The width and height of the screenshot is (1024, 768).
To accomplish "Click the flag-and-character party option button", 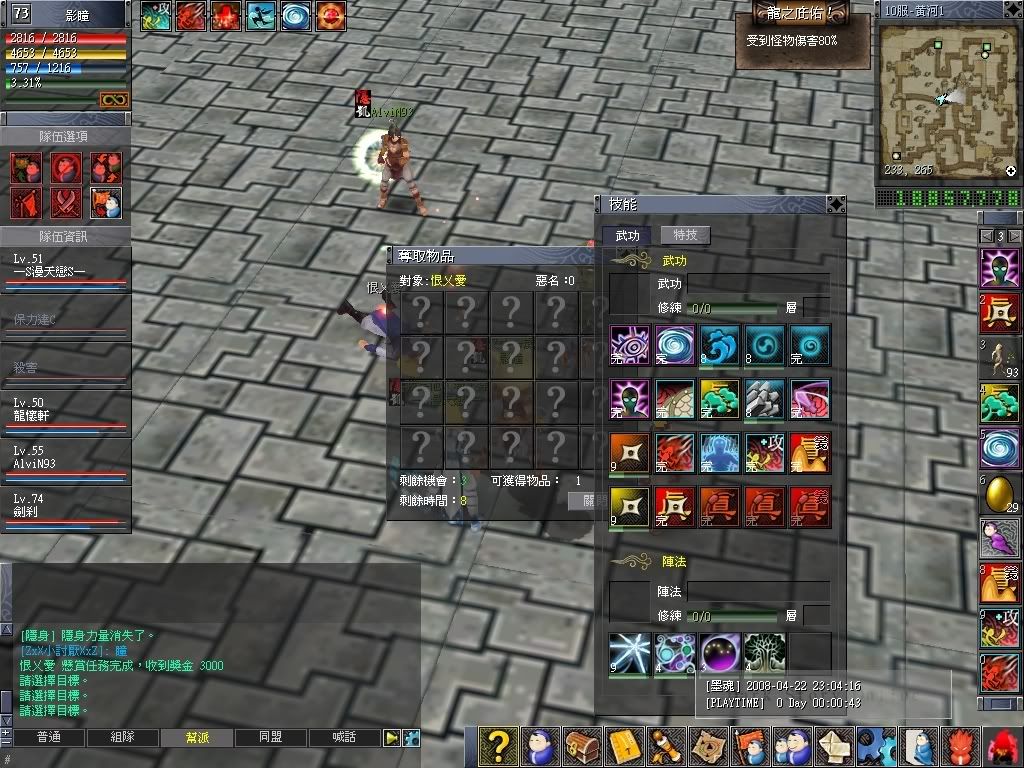I will click(106, 202).
